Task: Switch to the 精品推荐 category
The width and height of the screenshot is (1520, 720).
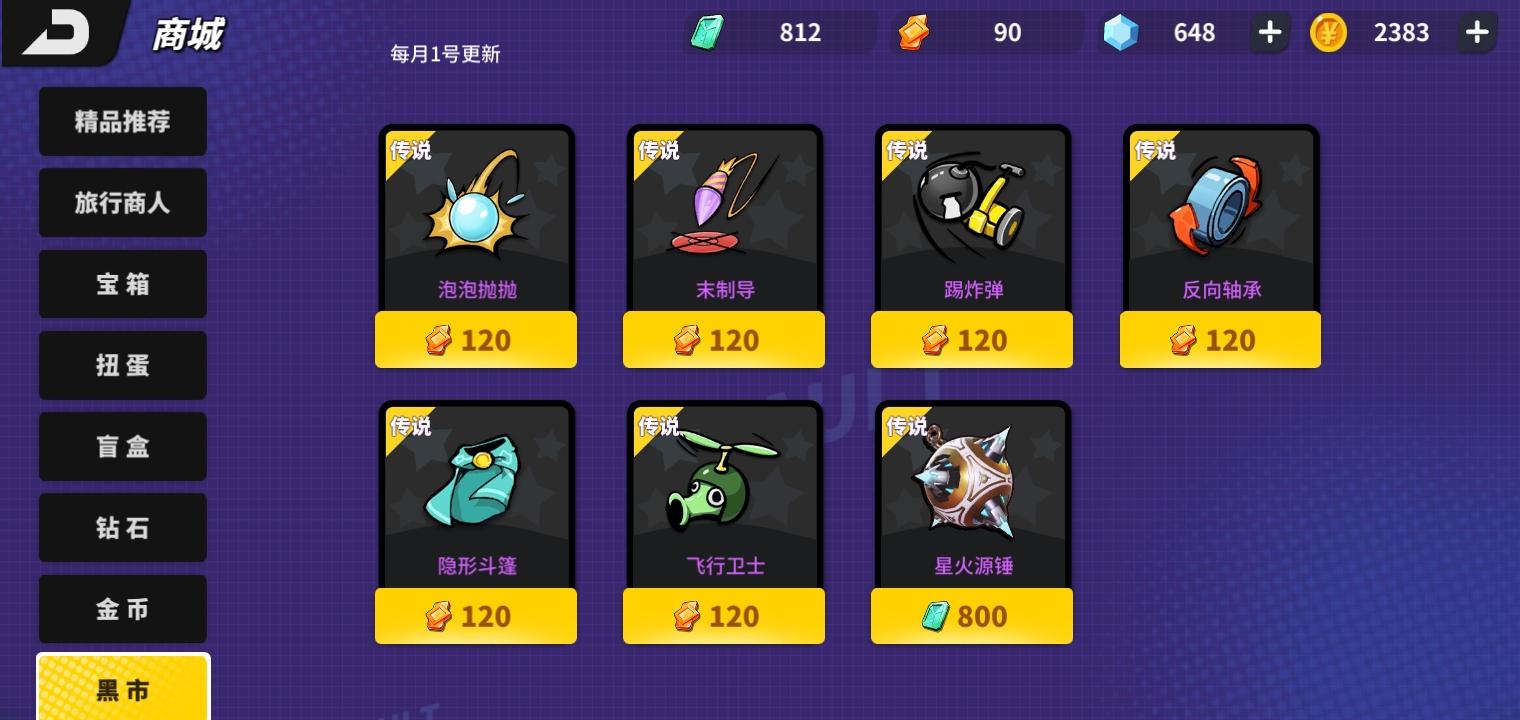Action: click(122, 121)
